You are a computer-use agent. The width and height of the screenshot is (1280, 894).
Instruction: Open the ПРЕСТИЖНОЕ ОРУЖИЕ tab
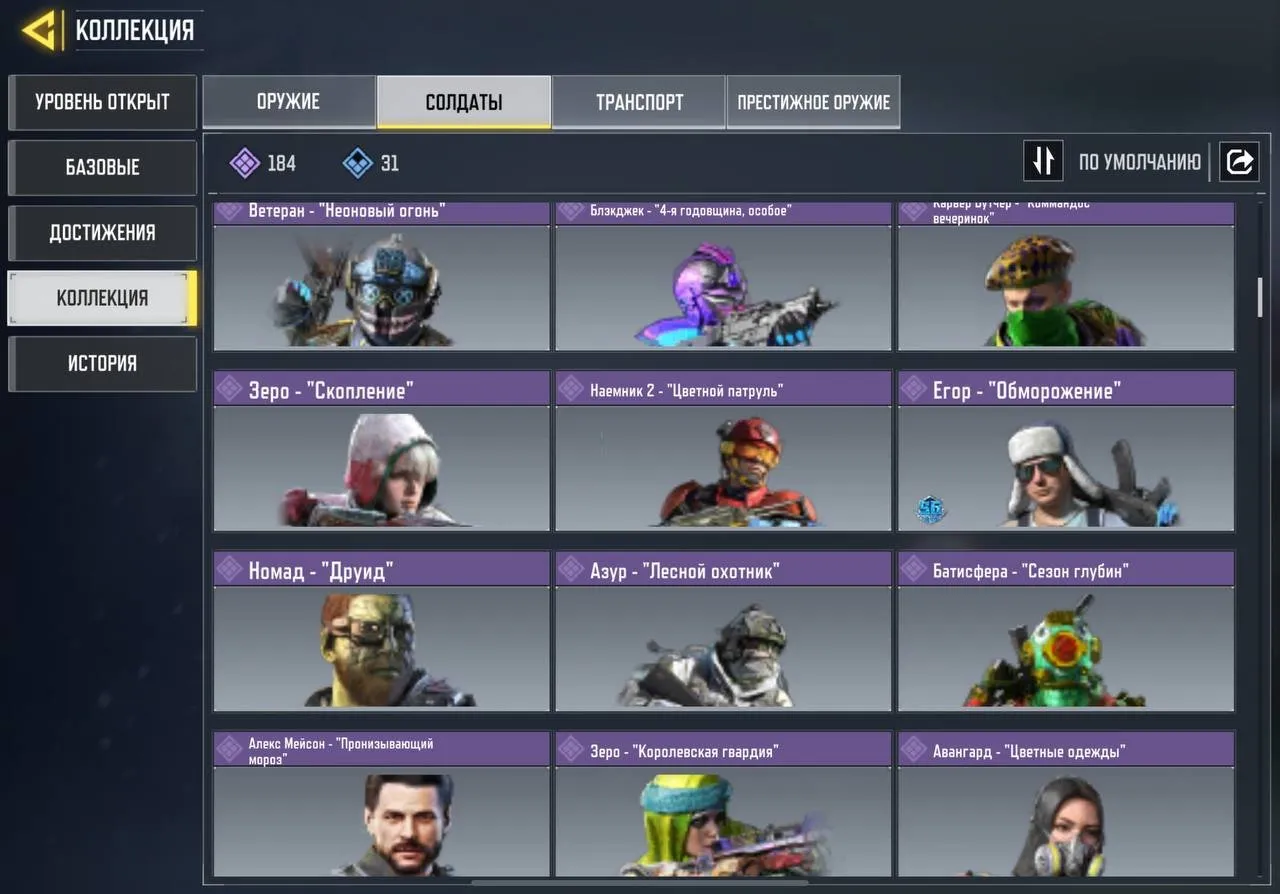coord(813,101)
